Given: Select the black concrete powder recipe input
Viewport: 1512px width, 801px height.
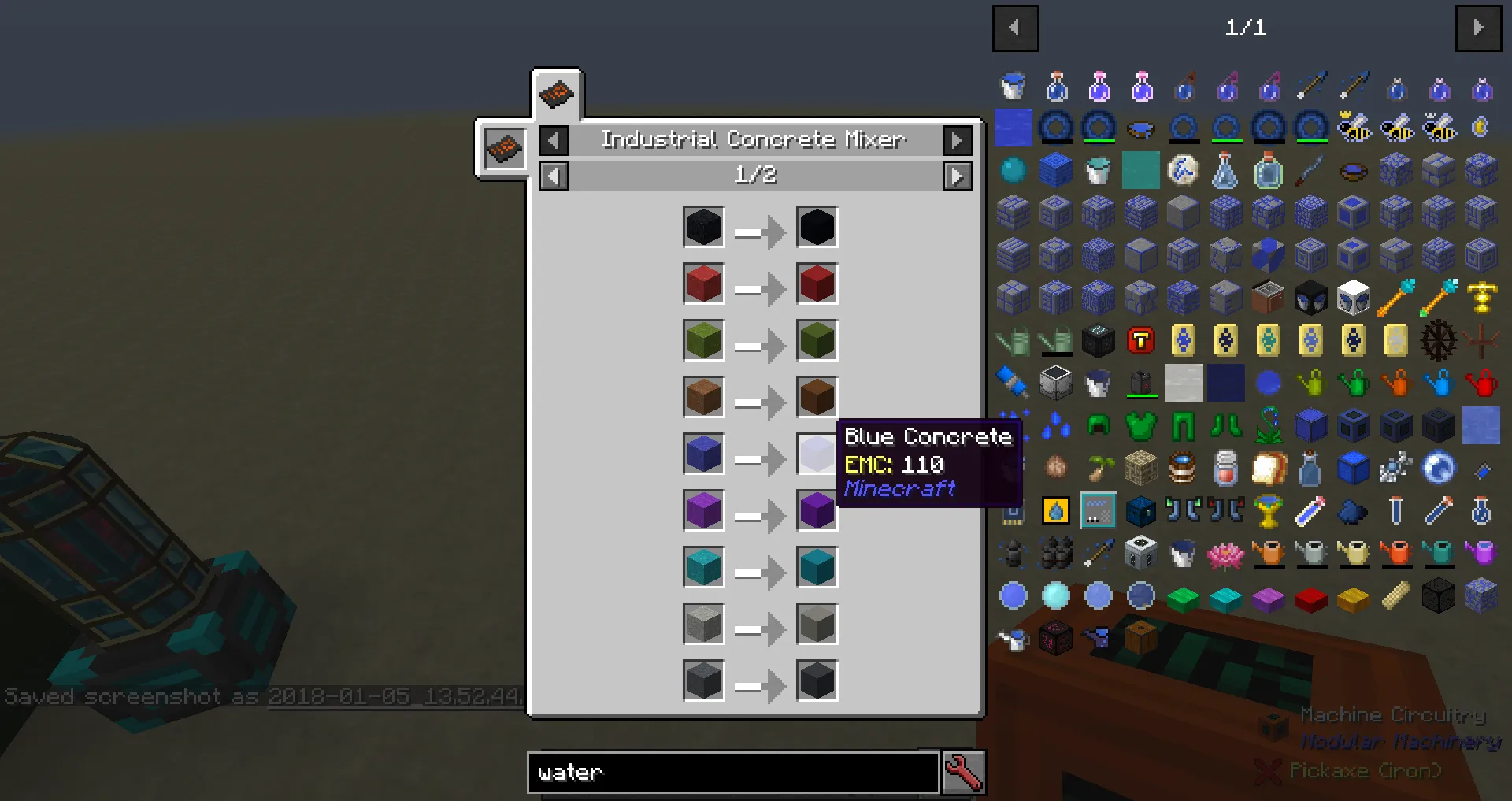Looking at the screenshot, I should point(703,228).
